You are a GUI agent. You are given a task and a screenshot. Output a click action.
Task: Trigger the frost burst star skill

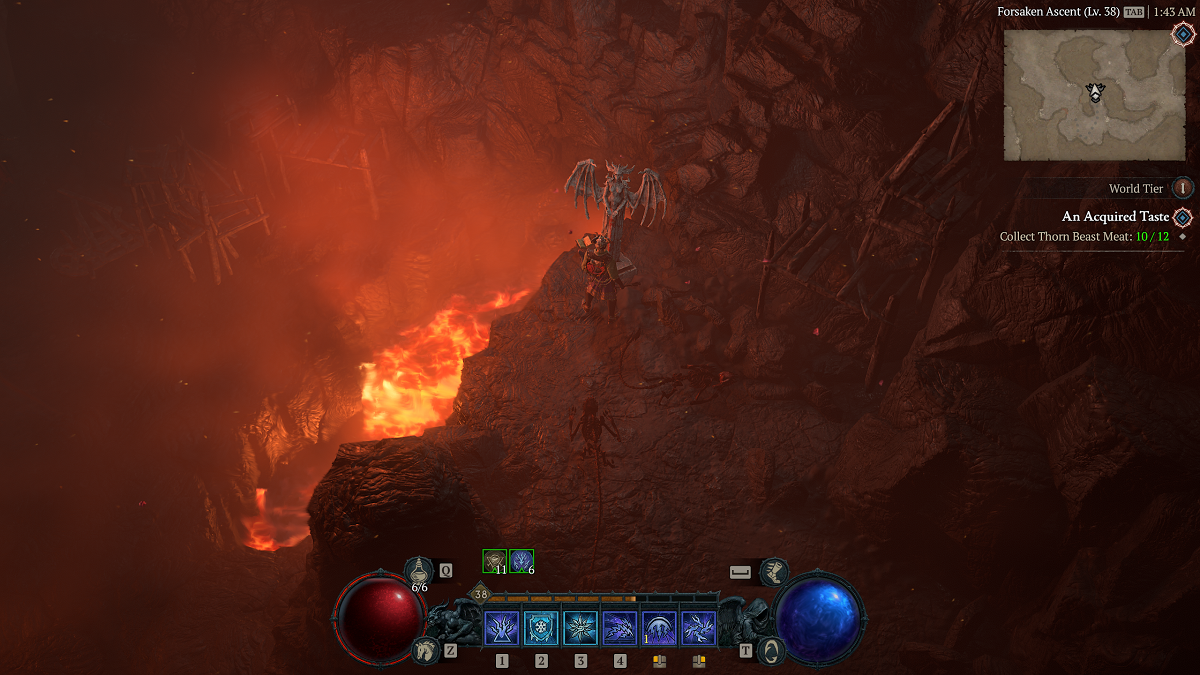coord(580,628)
